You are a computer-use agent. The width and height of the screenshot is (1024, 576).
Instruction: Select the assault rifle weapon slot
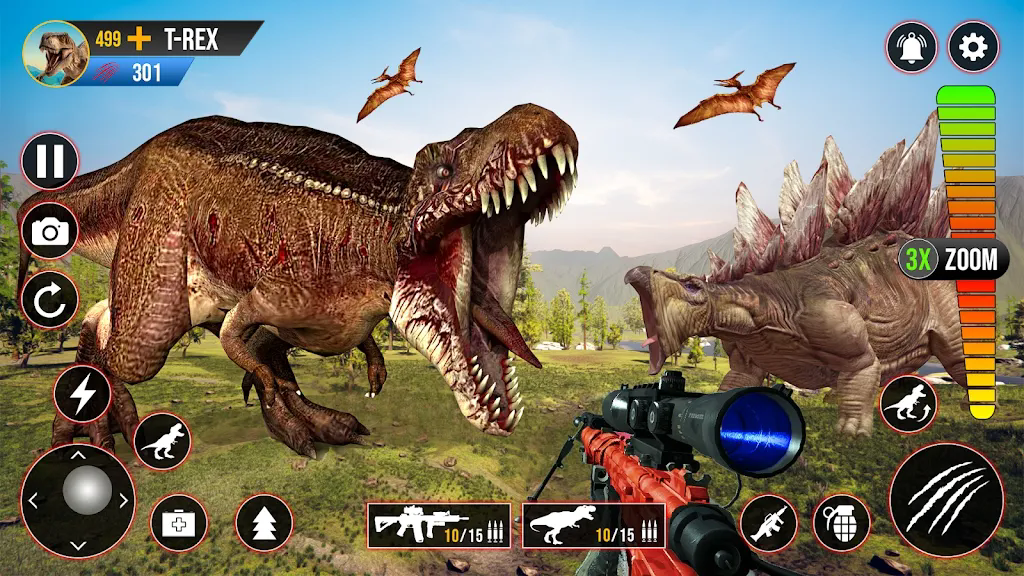click(439, 525)
